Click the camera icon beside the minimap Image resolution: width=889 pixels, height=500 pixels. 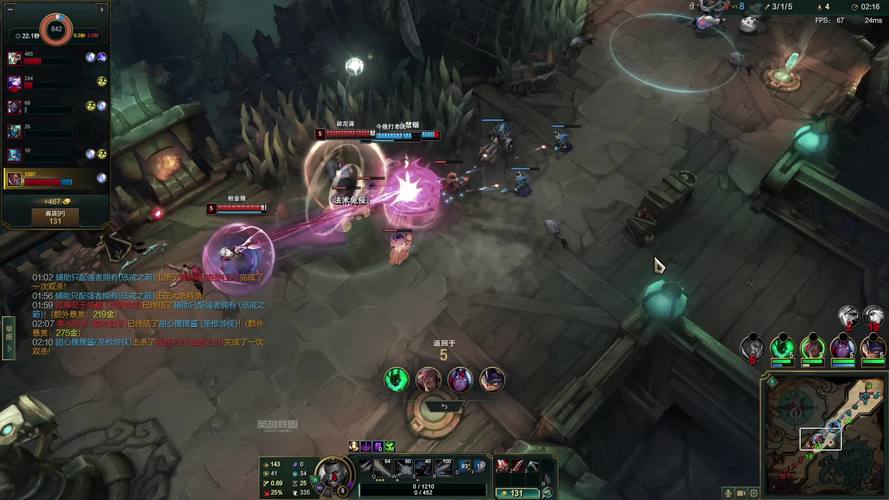click(742, 492)
